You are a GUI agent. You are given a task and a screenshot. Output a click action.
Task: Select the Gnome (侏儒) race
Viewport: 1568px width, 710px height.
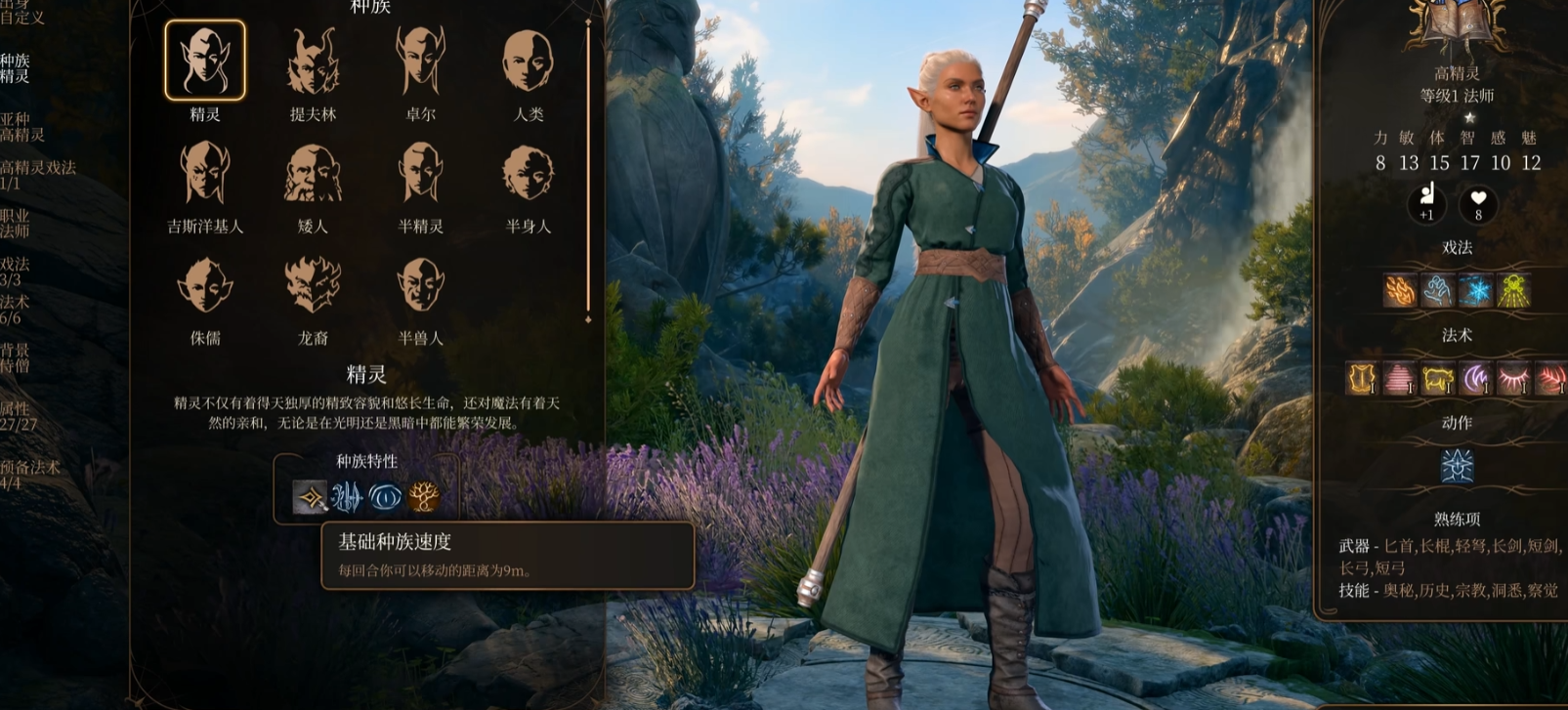[x=205, y=285]
